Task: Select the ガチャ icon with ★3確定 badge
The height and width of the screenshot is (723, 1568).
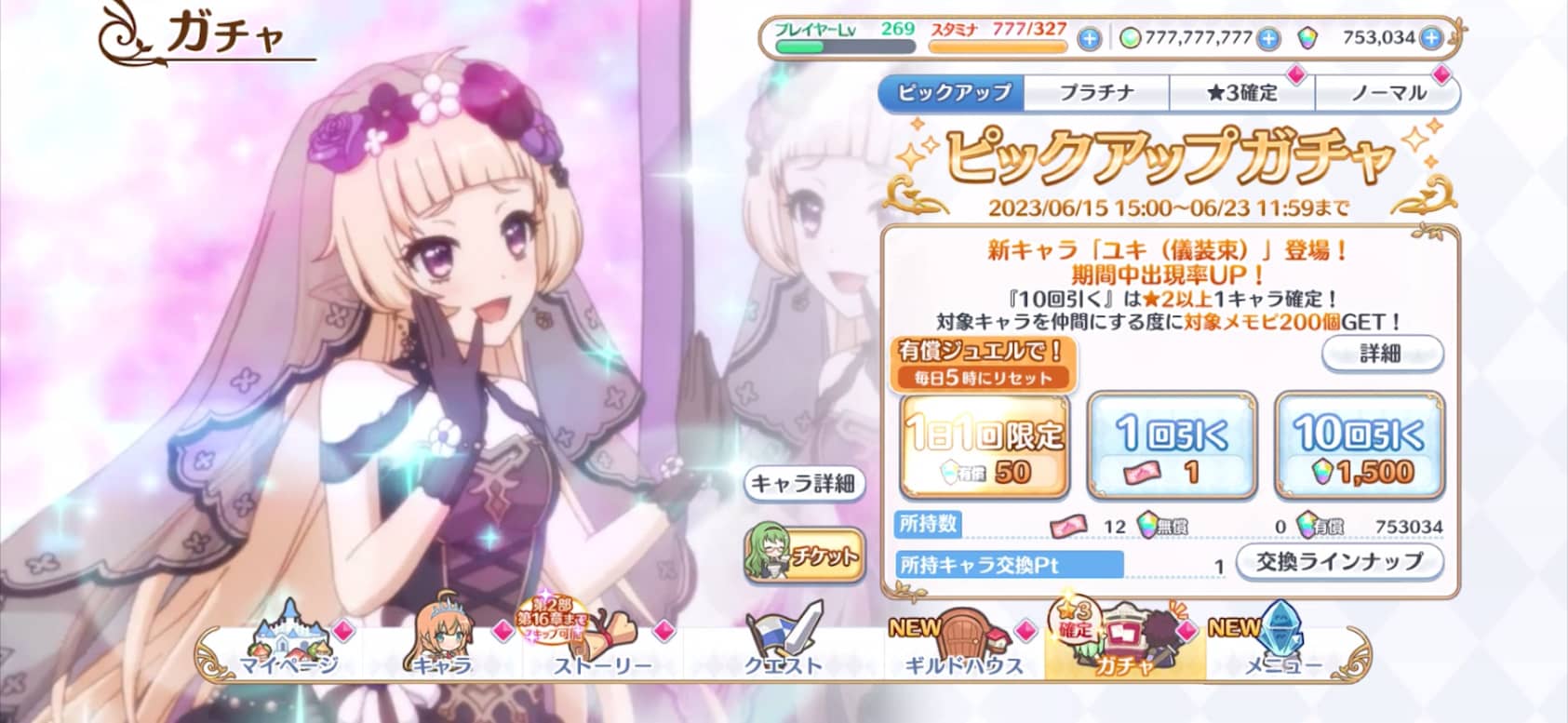Action: 1125,640
